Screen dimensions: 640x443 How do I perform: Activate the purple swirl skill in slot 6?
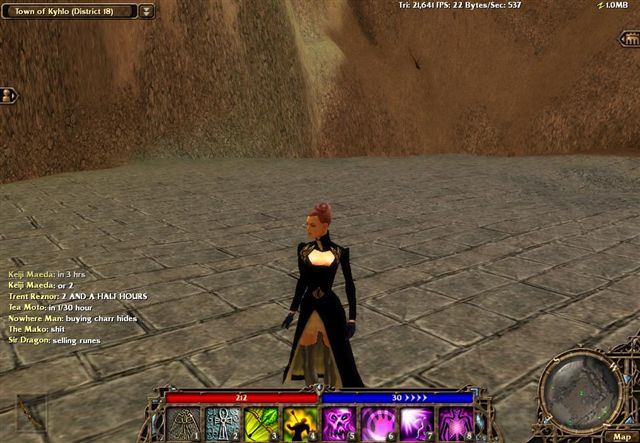point(379,424)
